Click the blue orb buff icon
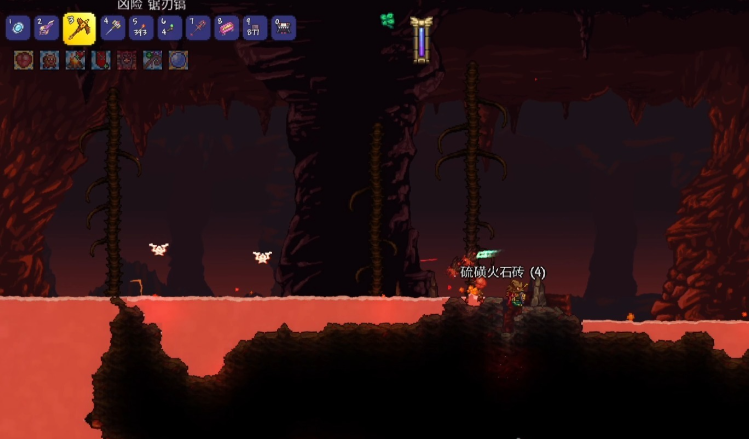Viewport: 749px width, 439px height. click(x=178, y=60)
